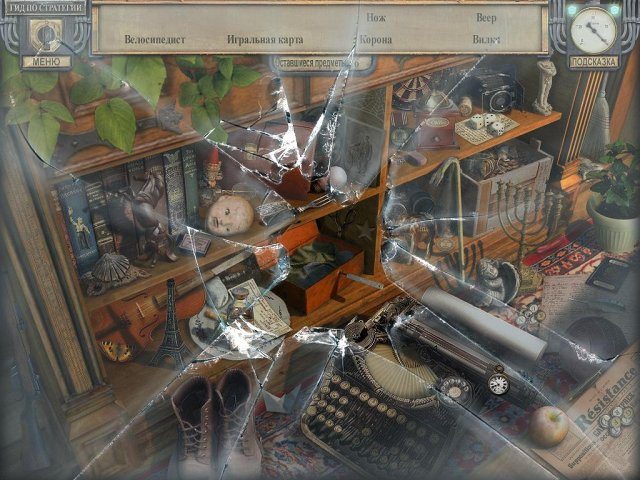Open the МЕНЮ button
The image size is (640, 480).
(45, 61)
